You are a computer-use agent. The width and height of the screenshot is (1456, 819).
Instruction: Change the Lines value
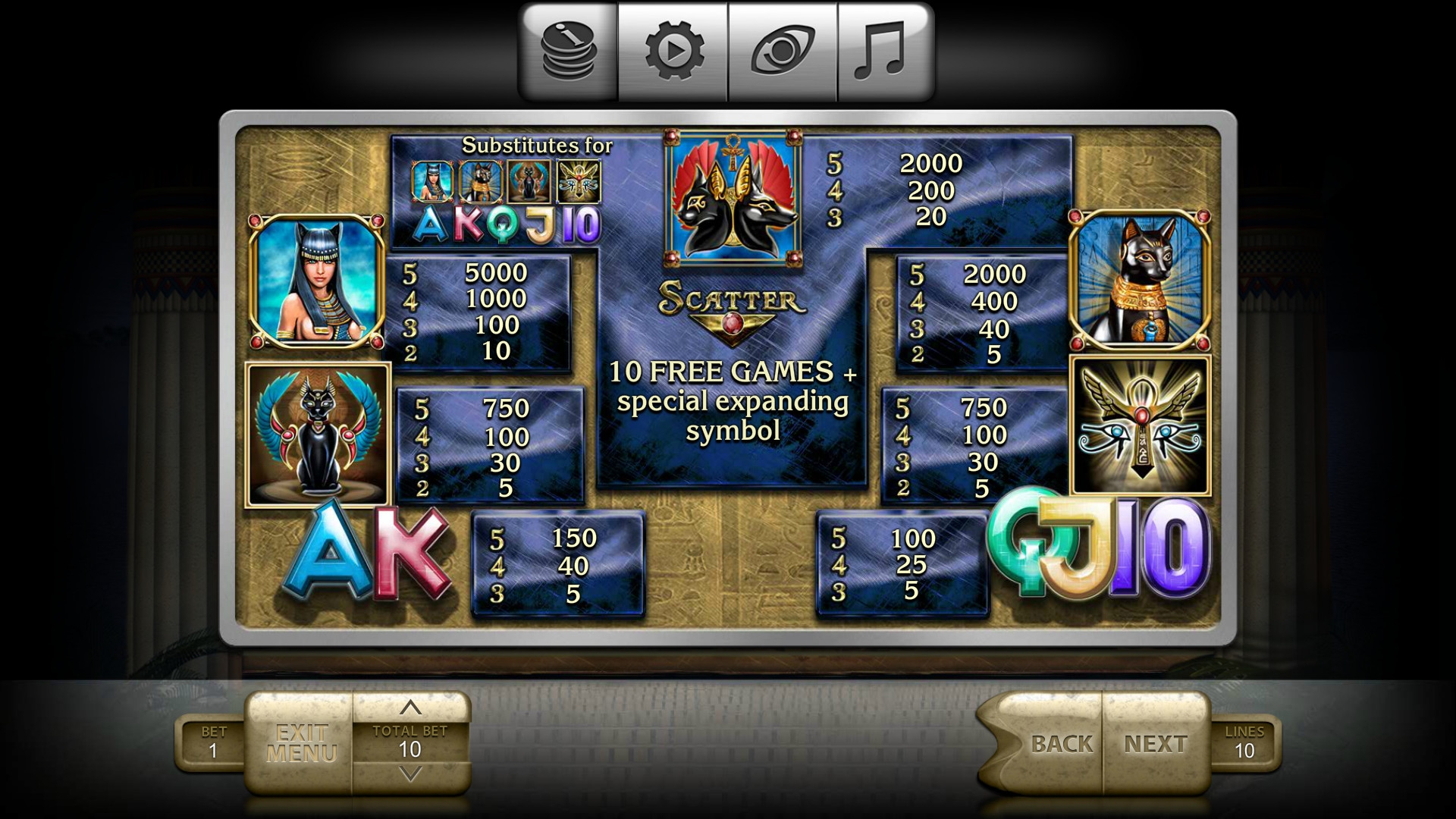[1244, 742]
